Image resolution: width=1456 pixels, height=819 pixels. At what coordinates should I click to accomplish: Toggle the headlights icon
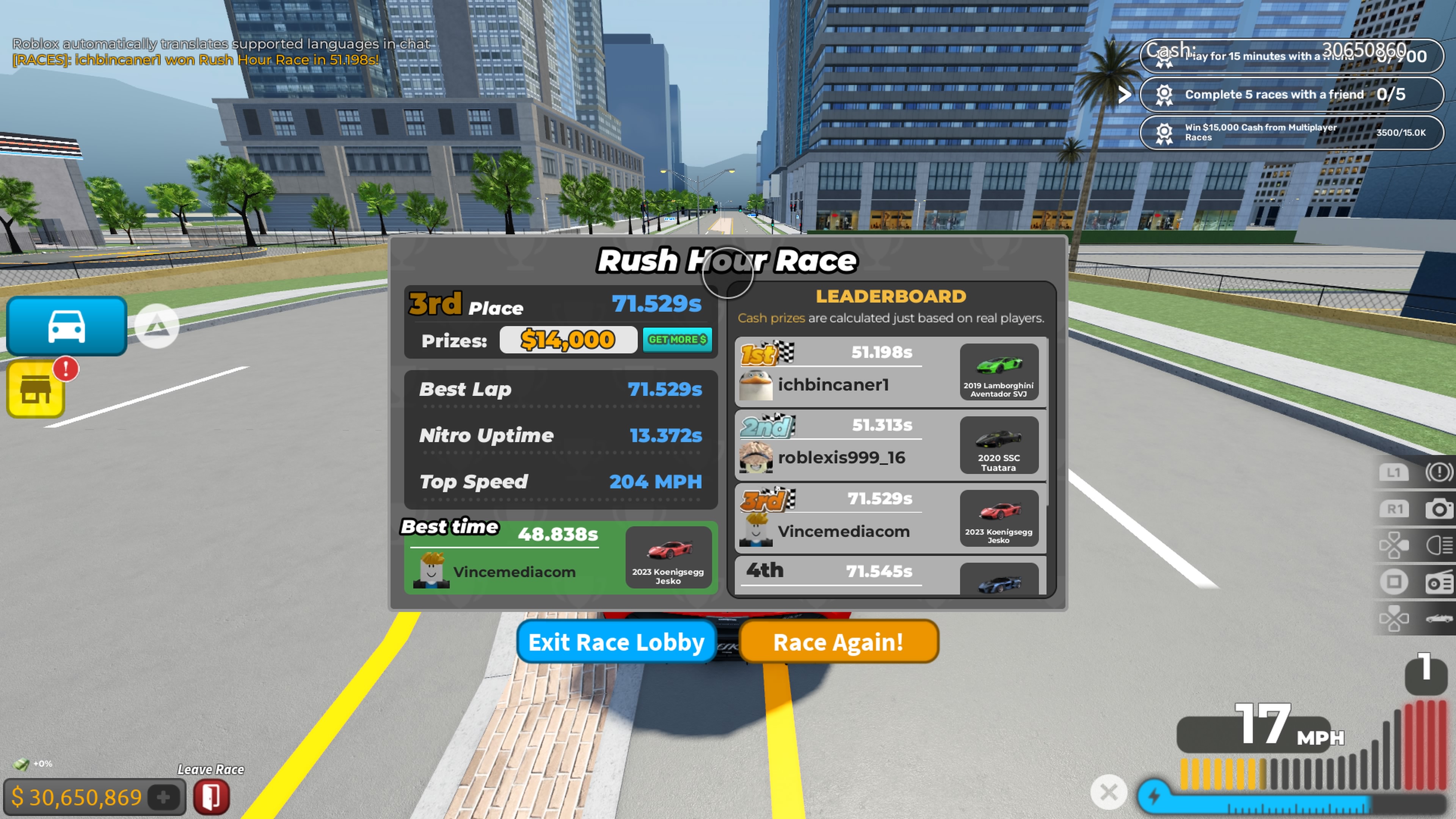pos(1439,546)
